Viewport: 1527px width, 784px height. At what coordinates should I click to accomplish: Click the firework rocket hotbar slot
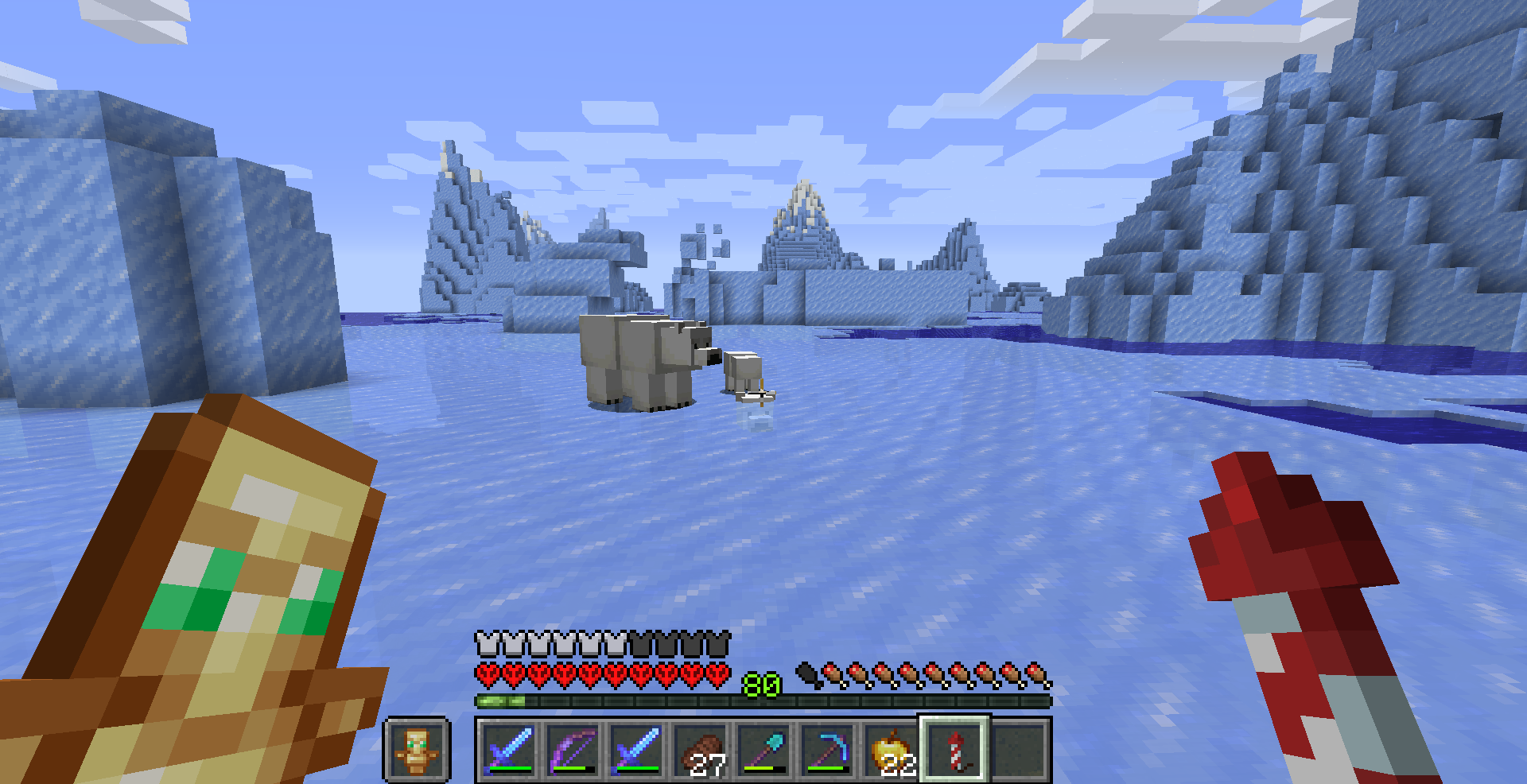pos(954,750)
